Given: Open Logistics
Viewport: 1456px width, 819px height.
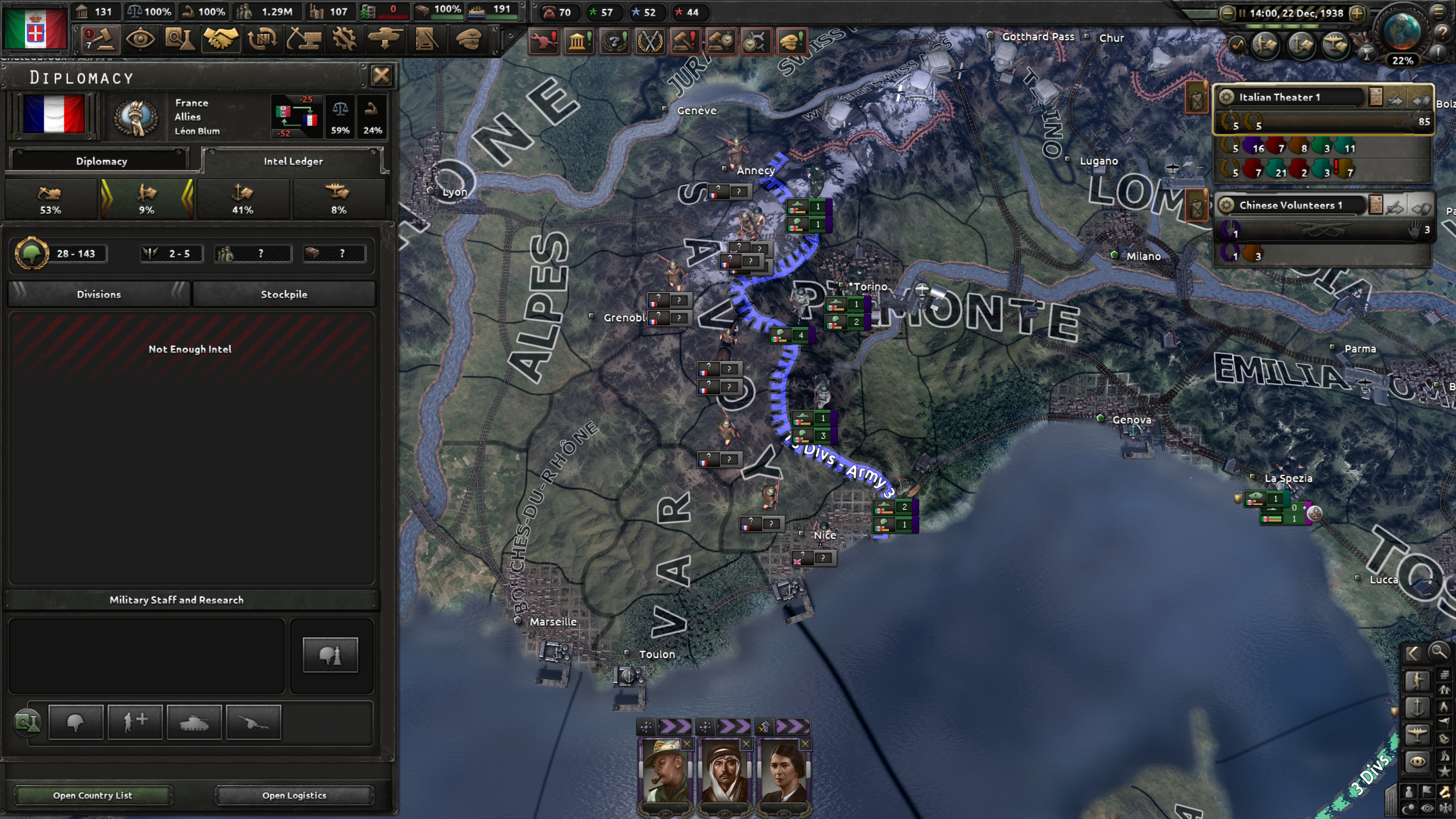Looking at the screenshot, I should tap(294, 795).
